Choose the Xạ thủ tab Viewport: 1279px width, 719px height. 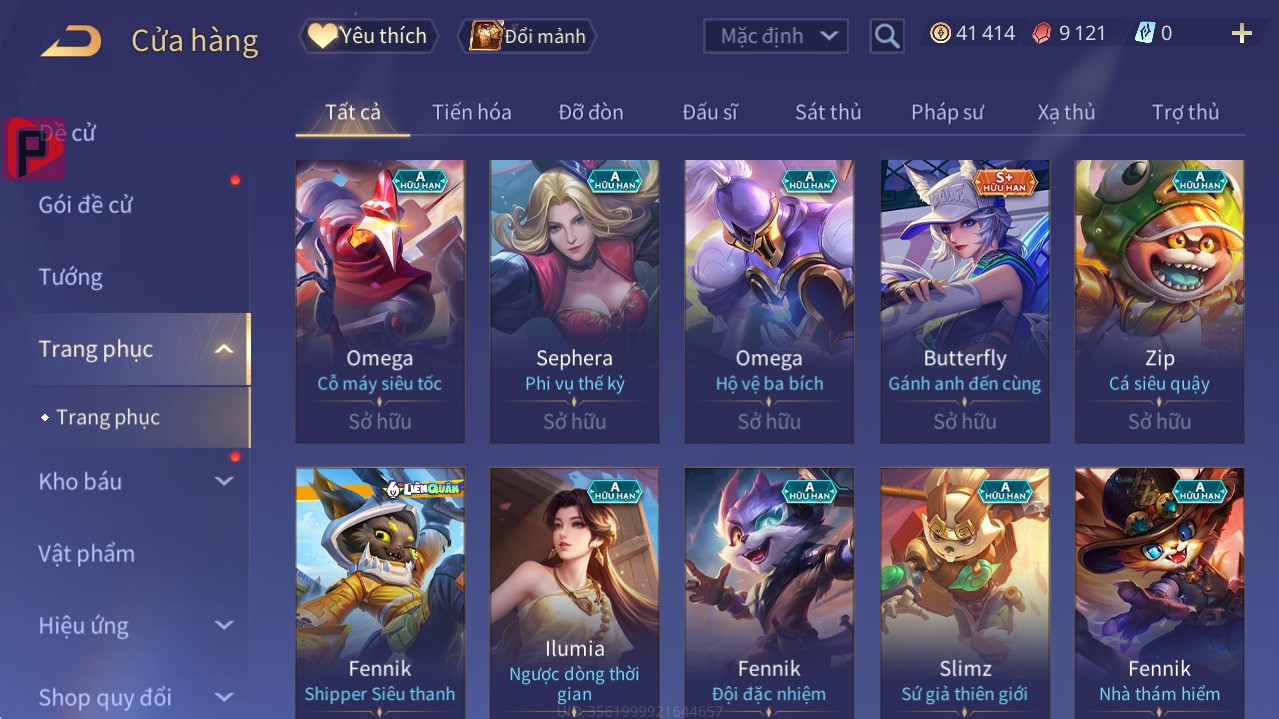pos(1066,112)
